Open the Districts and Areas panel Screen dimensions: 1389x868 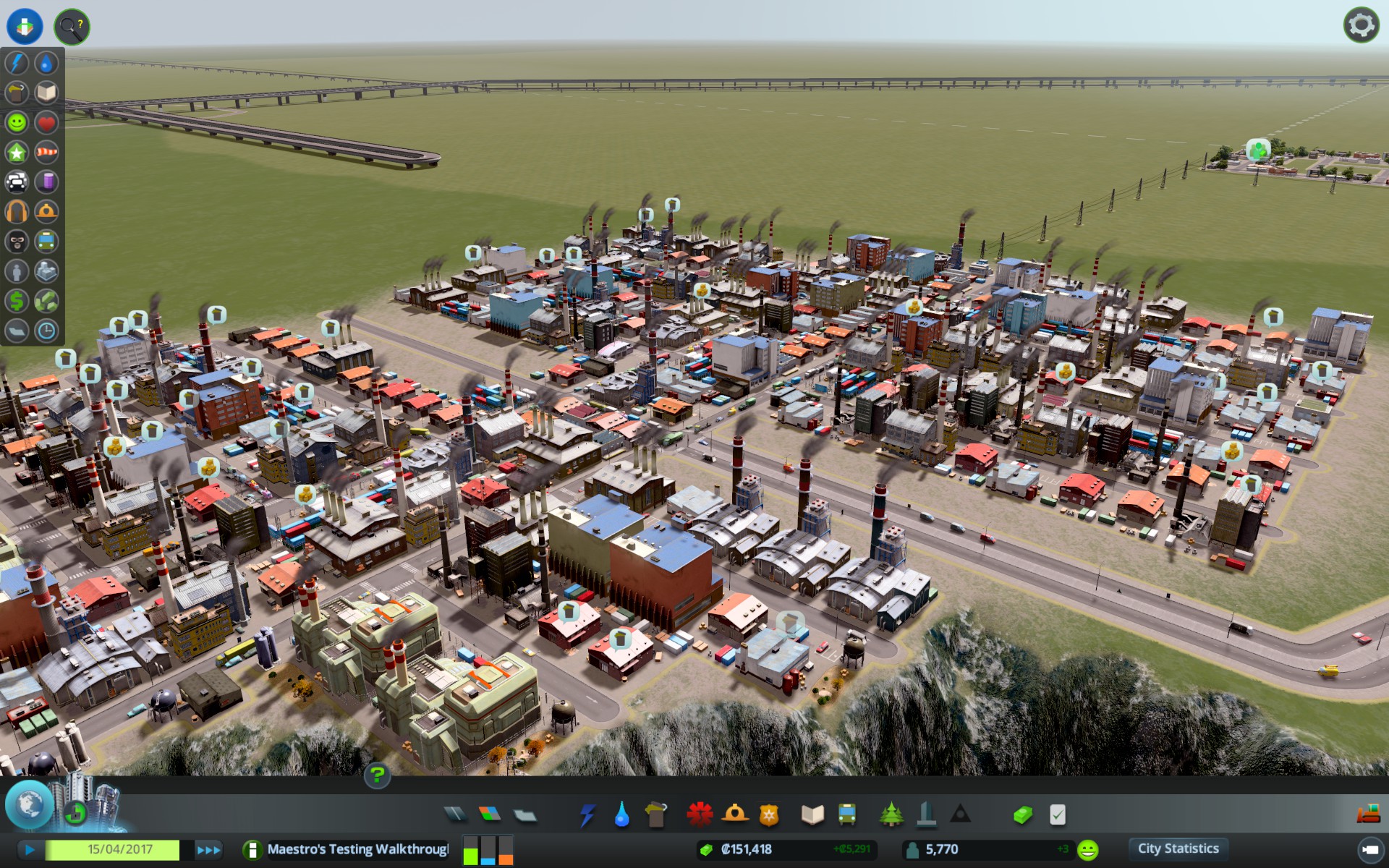click(523, 814)
